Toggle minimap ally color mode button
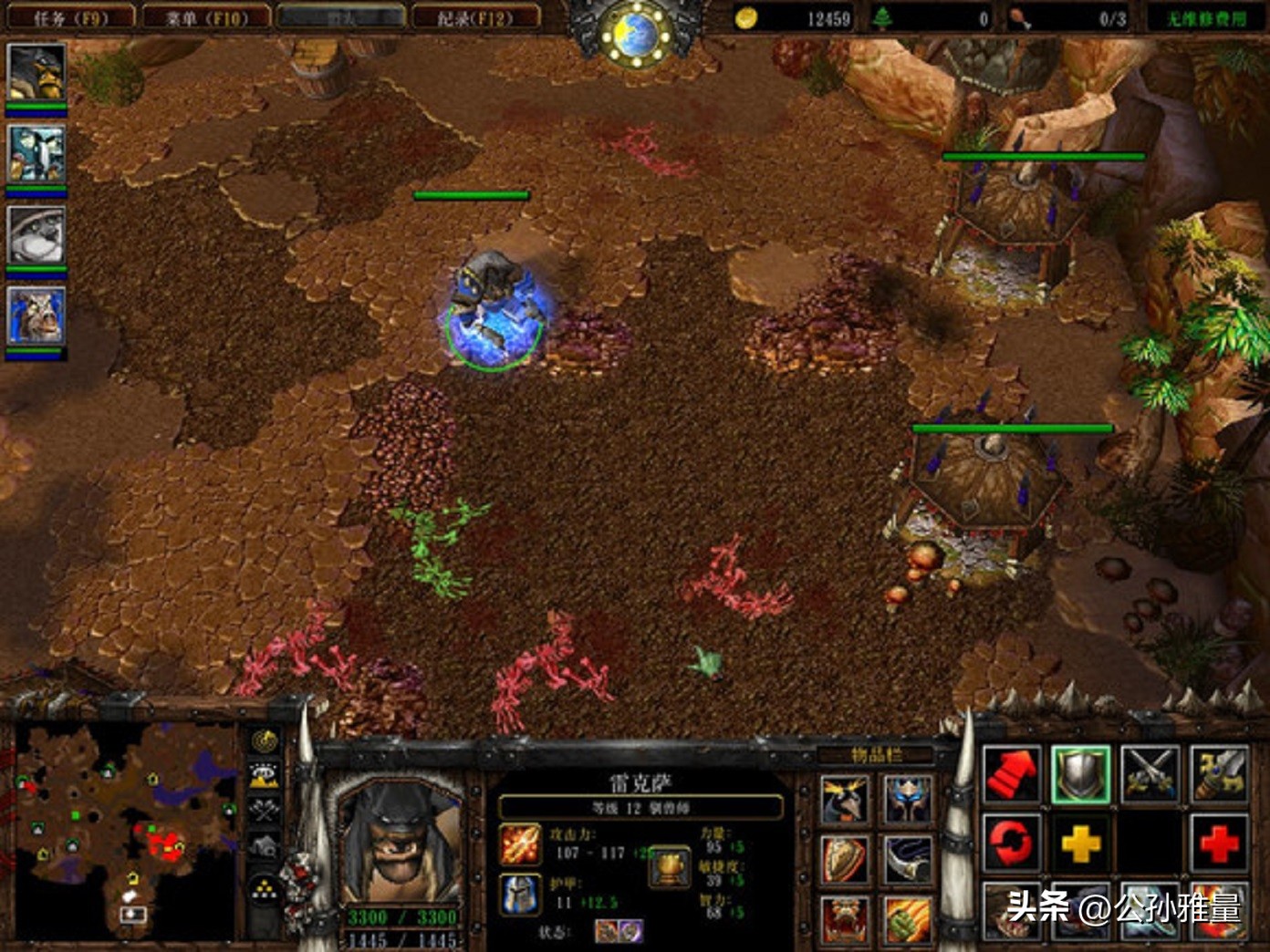This screenshot has height=952, width=1270. (265, 810)
